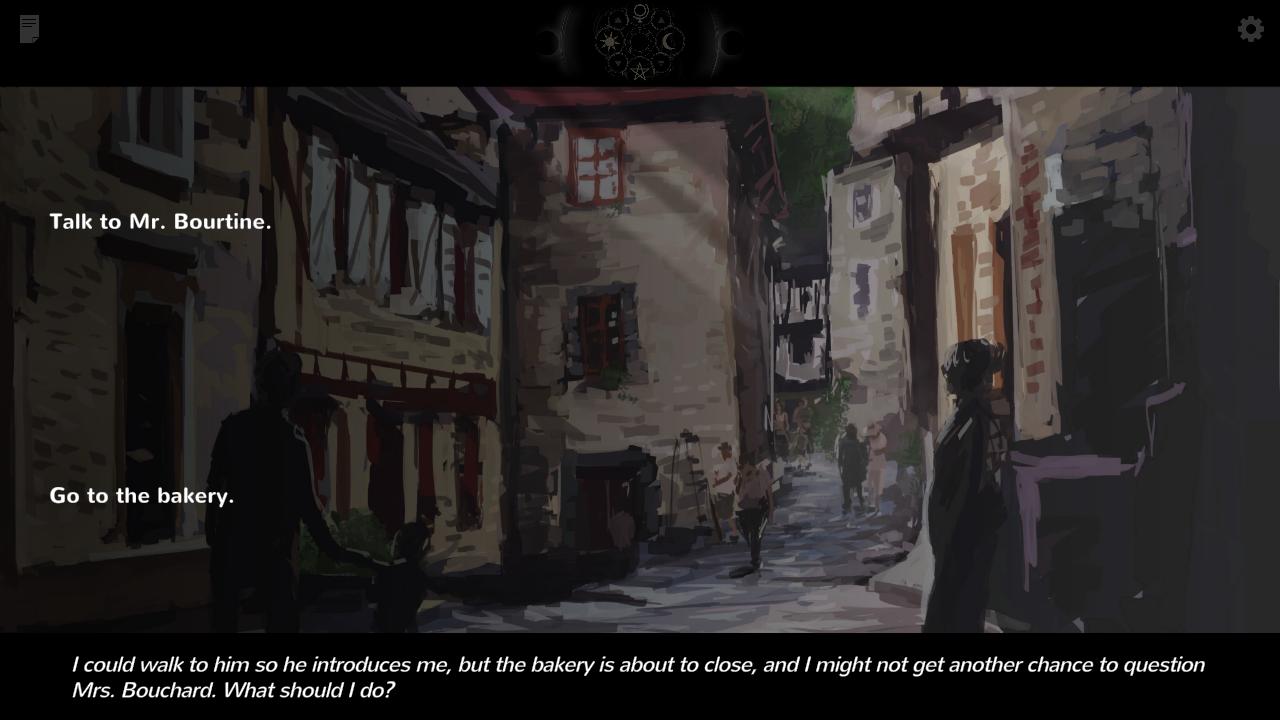1280x720 pixels.
Task: Choose 'Talk to Mr. Bourtine.'
Action: [x=160, y=221]
